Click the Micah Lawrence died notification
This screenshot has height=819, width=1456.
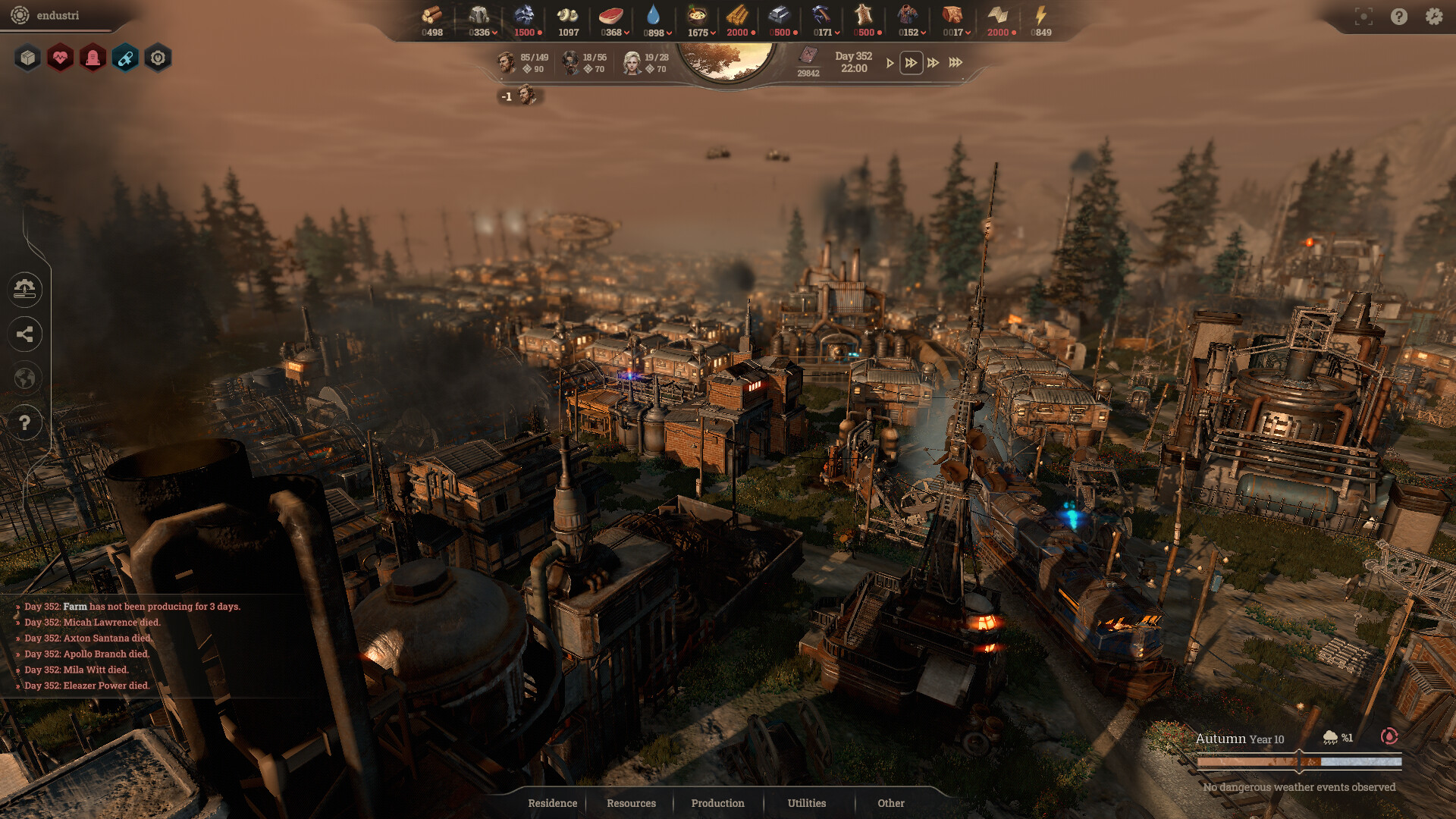[93, 622]
